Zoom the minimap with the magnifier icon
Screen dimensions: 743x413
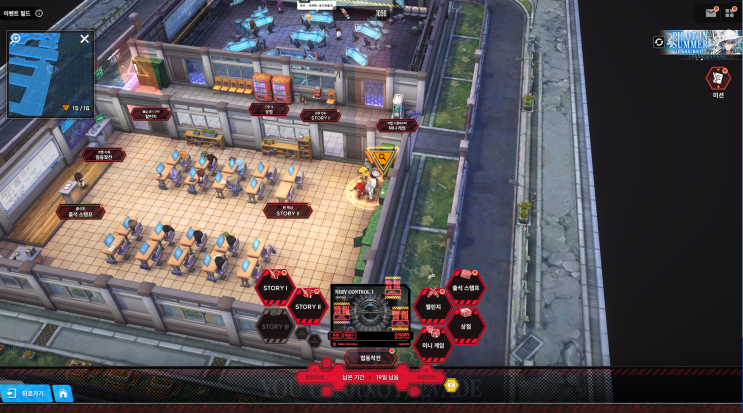16,39
